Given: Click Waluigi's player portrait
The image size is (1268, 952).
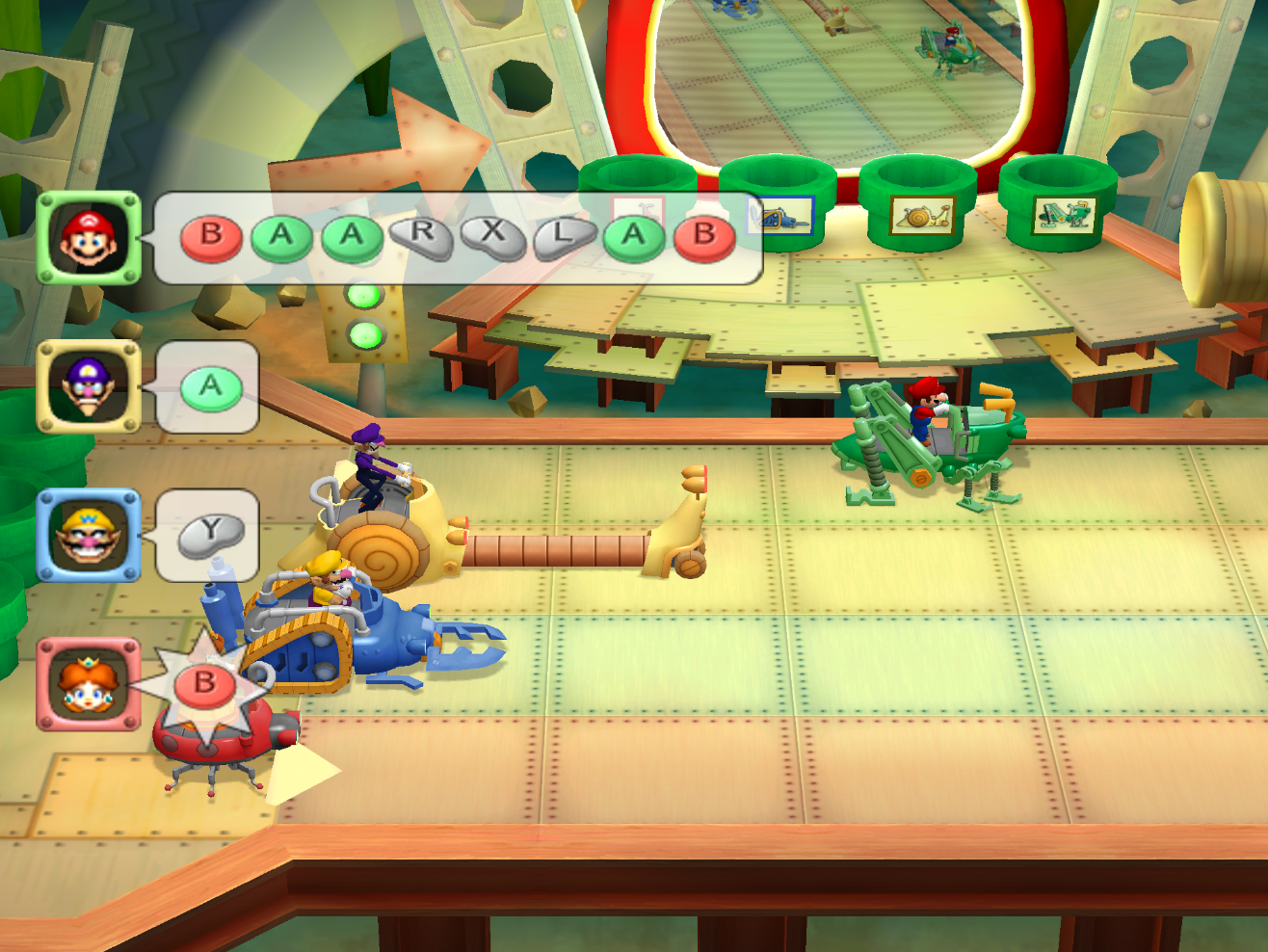Looking at the screenshot, I should coord(89,386).
